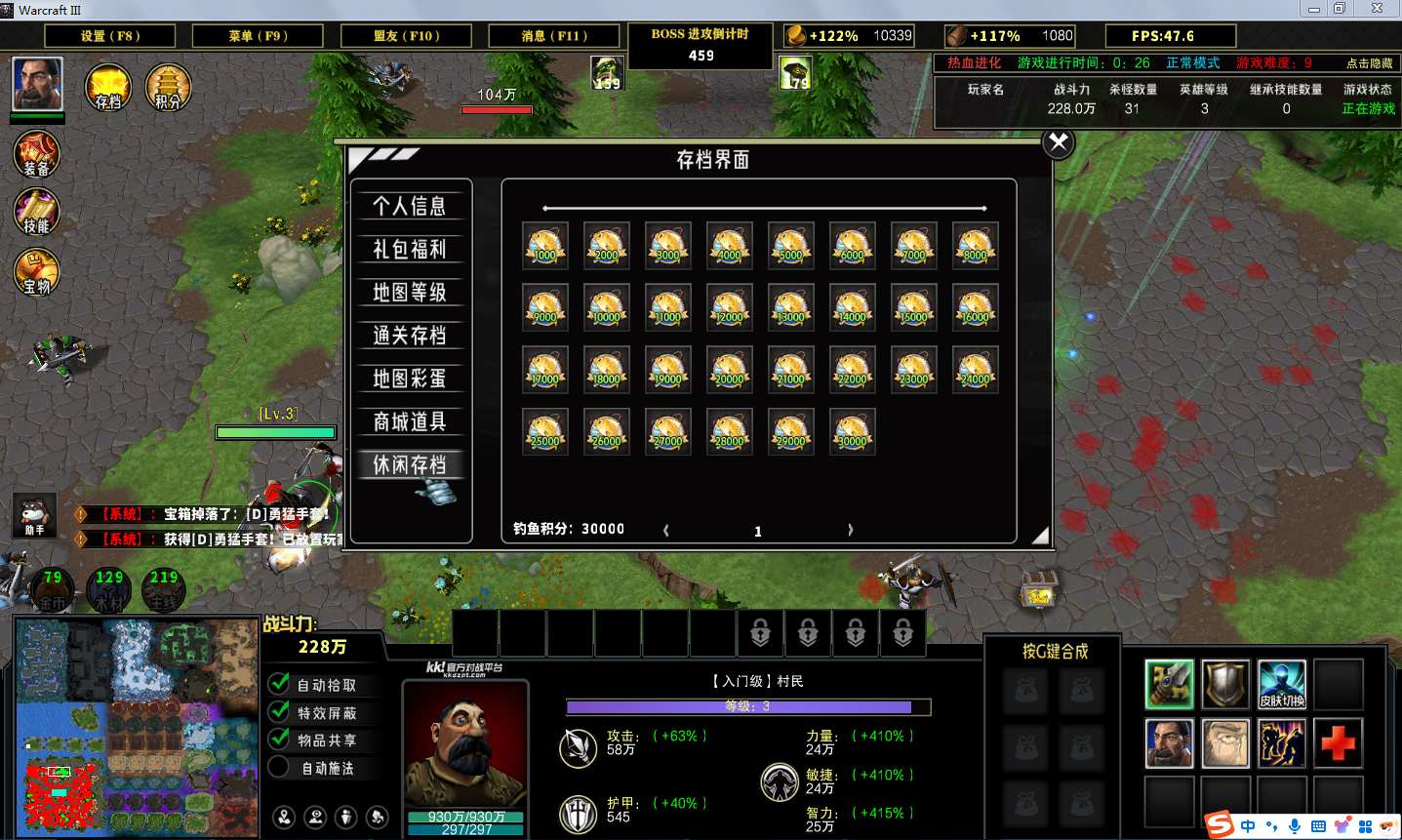Show the 地图彩蛋 tab
Image resolution: width=1402 pixels, height=840 pixels.
coord(410,379)
